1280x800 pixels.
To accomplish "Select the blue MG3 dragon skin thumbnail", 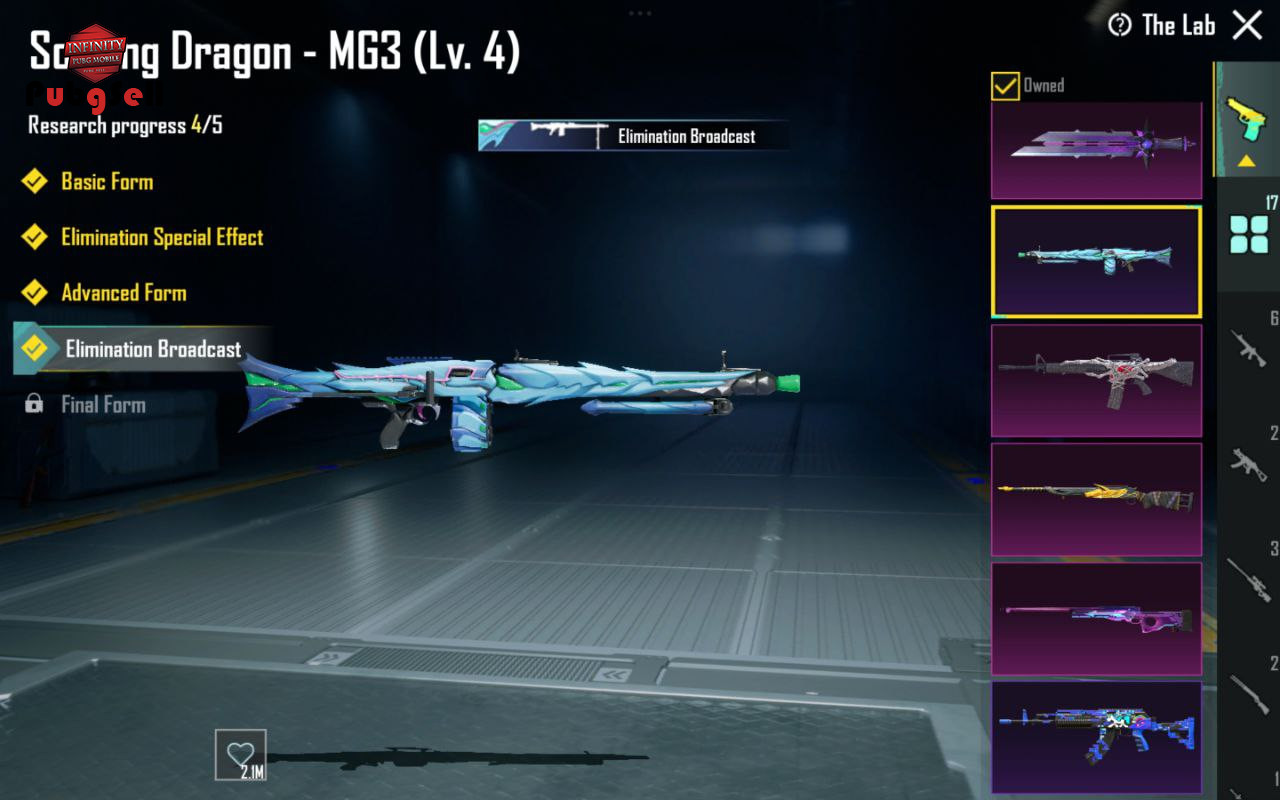I will point(1096,261).
